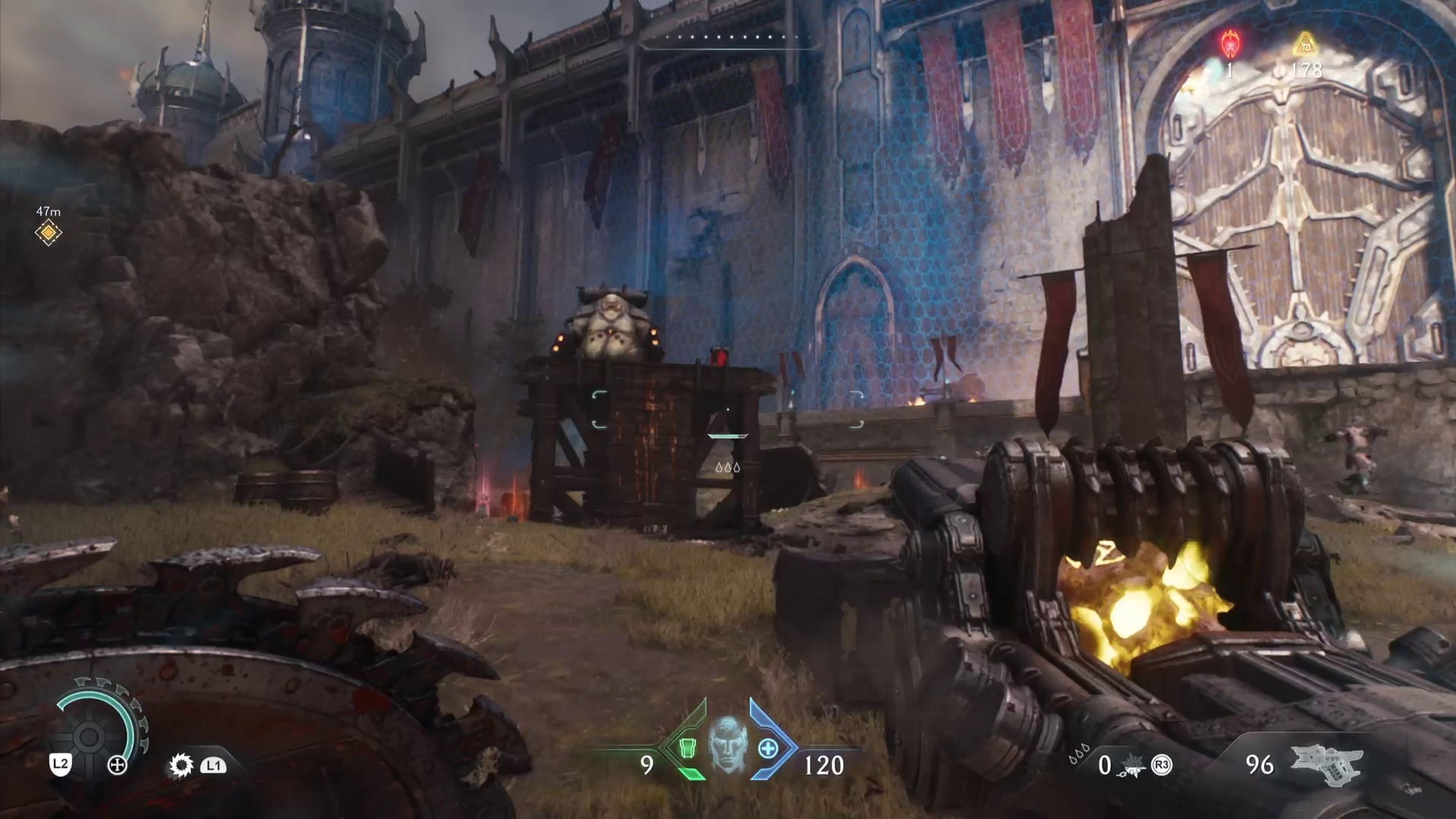
Task: Click the red demon skull icon
Action: click(x=1229, y=44)
